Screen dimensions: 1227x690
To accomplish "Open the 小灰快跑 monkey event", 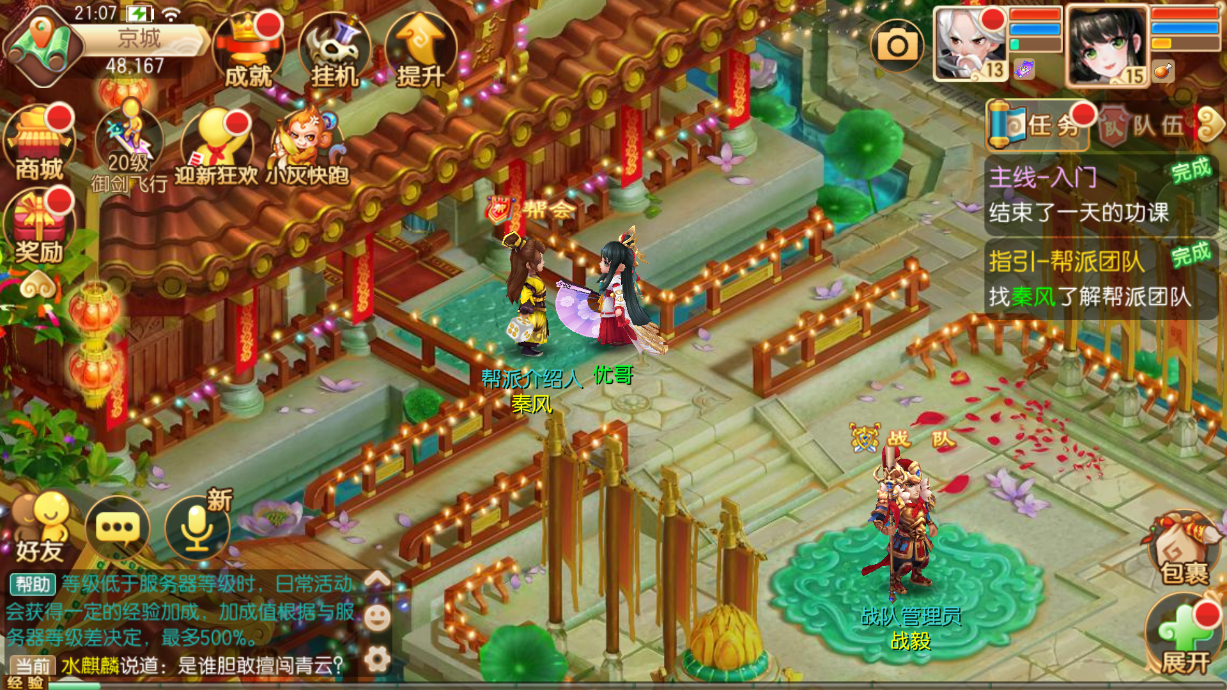I will [305, 146].
